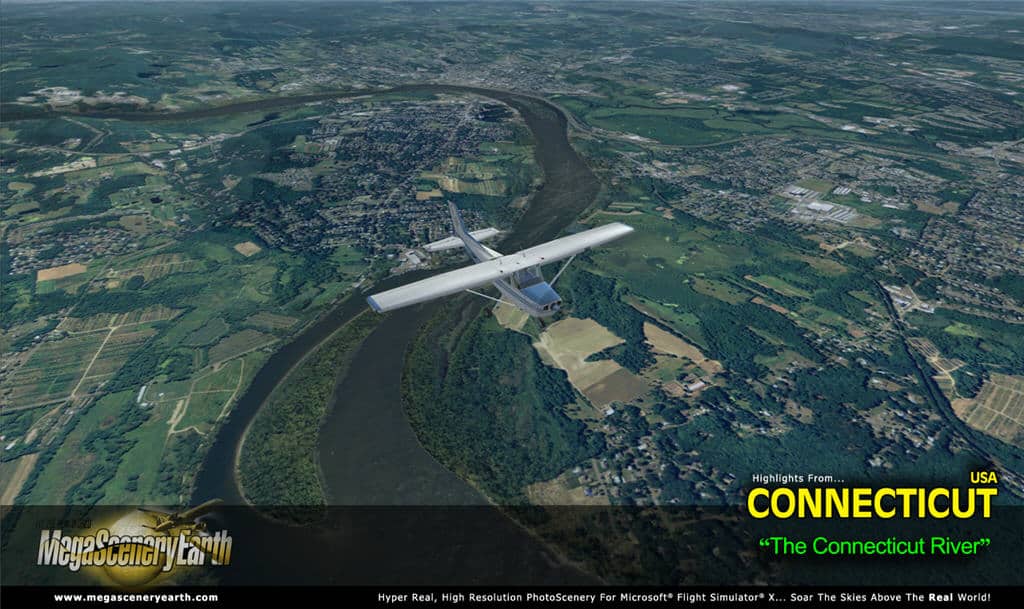1024x609 pixels.
Task: Open the www.megasceneryearth.com website link
Action: pos(136,597)
